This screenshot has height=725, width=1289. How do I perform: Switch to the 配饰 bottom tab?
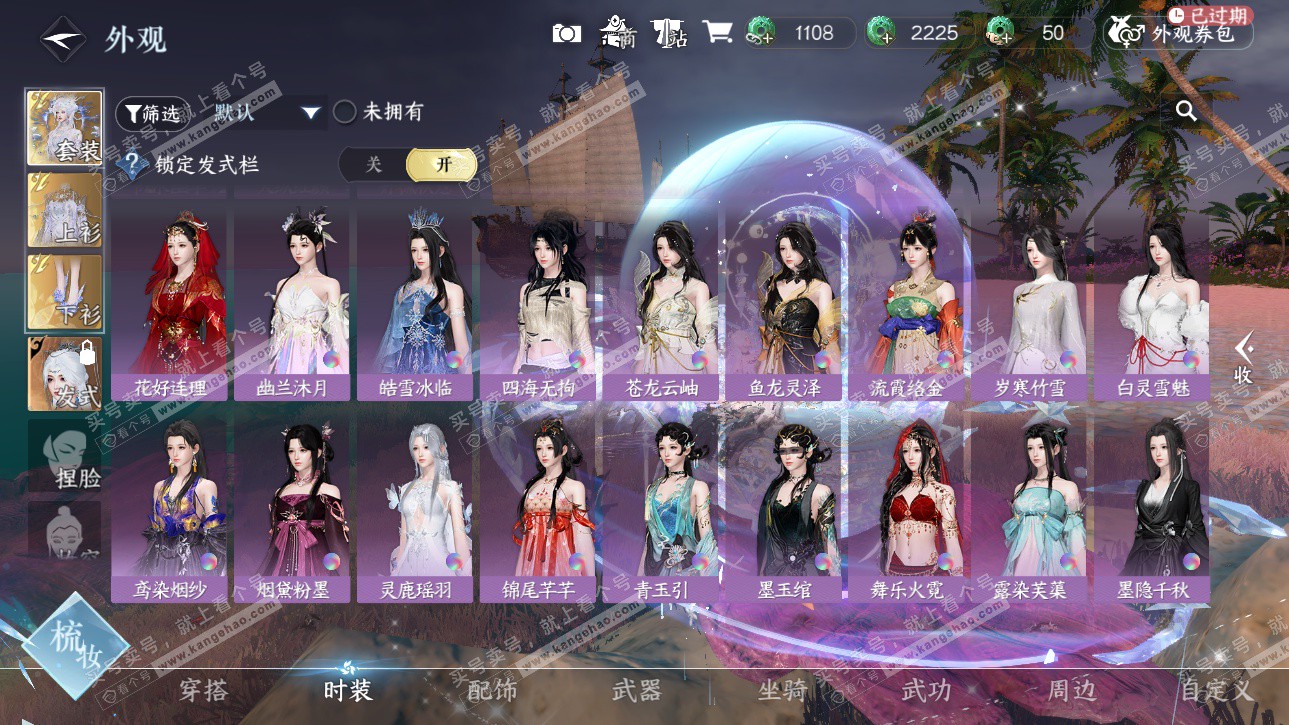click(492, 690)
